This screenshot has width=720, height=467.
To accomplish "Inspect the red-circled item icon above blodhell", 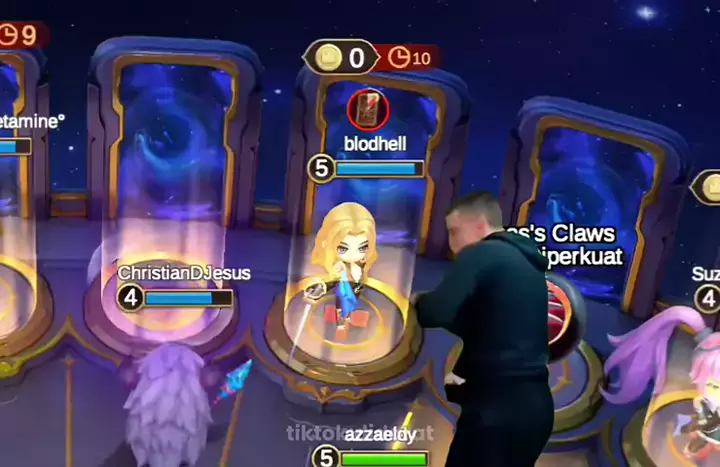I will point(366,109).
